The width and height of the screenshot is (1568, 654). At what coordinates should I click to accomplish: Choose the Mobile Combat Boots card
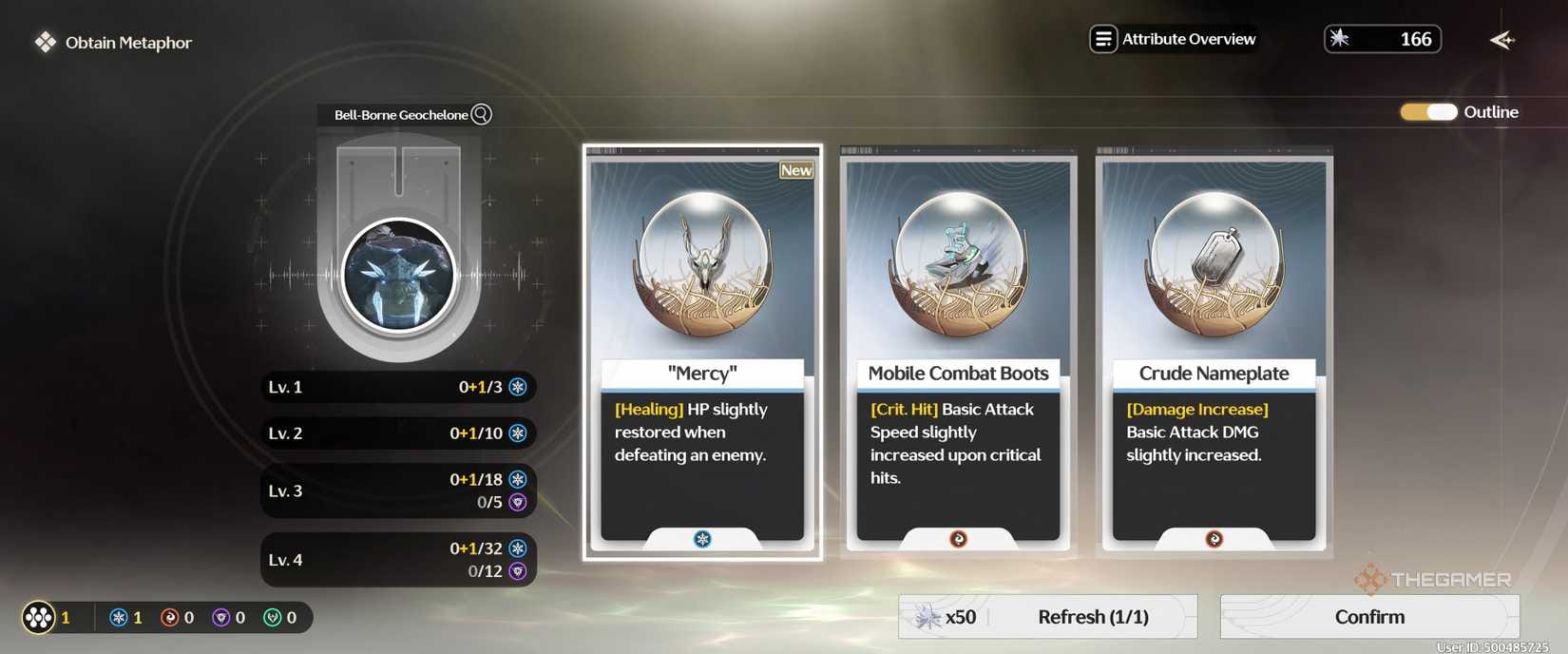coord(958,352)
